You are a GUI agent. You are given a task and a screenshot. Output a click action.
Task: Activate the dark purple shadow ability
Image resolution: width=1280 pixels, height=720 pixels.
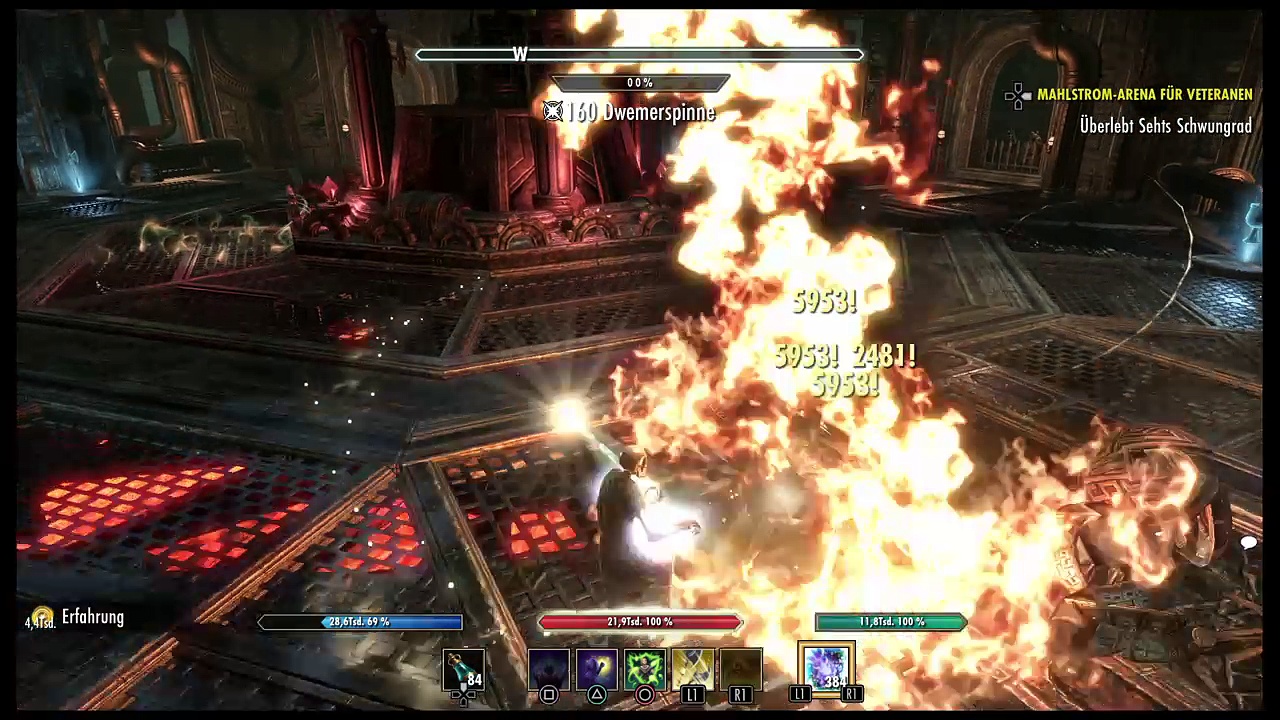point(549,670)
